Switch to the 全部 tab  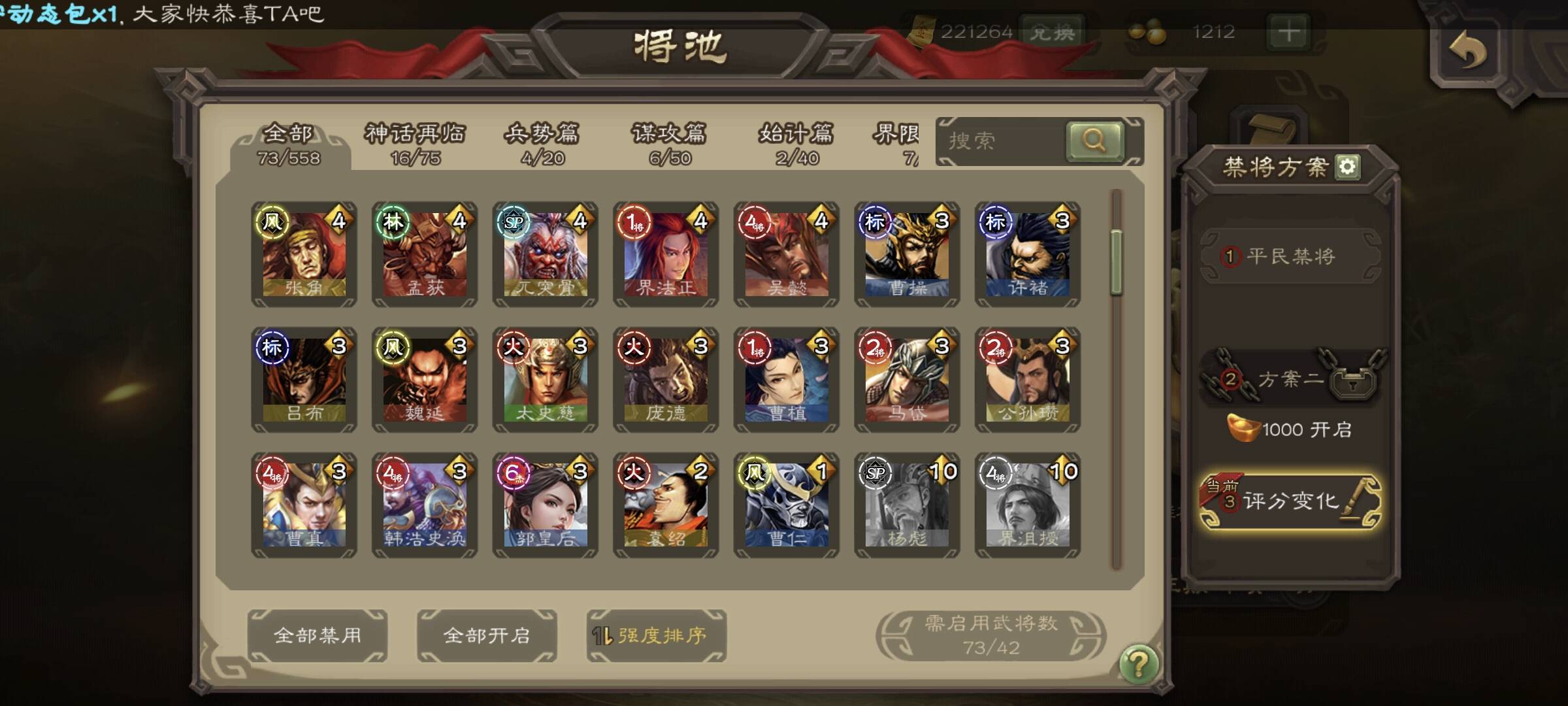click(x=289, y=144)
